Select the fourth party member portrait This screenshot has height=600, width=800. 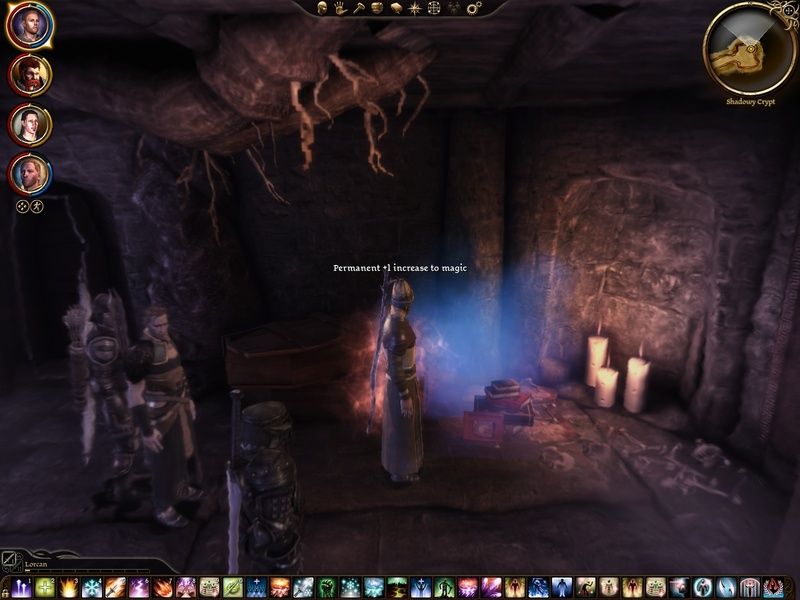pos(29,174)
